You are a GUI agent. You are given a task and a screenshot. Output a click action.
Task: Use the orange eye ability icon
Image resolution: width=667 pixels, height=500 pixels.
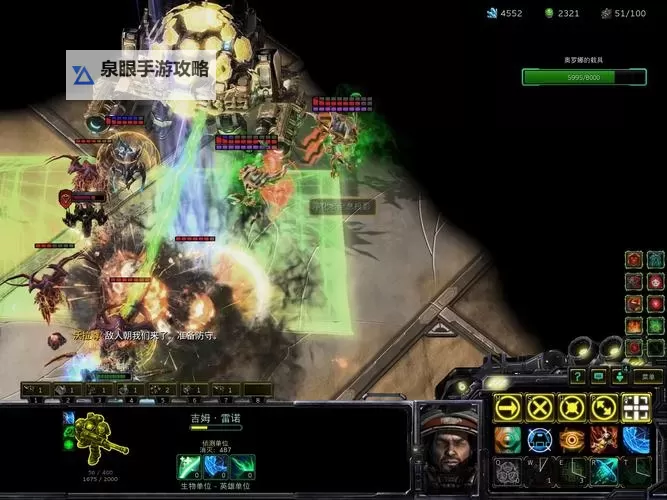point(572,439)
